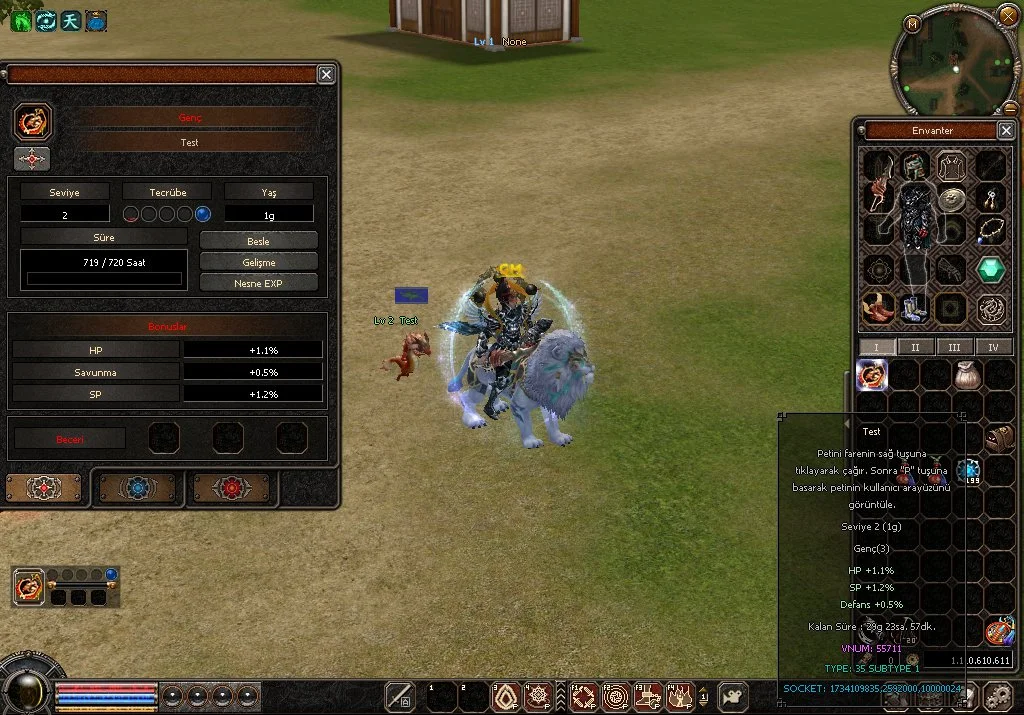The height and width of the screenshot is (715, 1024).
Task: Select the green emerald equipment slot
Action: (x=990, y=269)
